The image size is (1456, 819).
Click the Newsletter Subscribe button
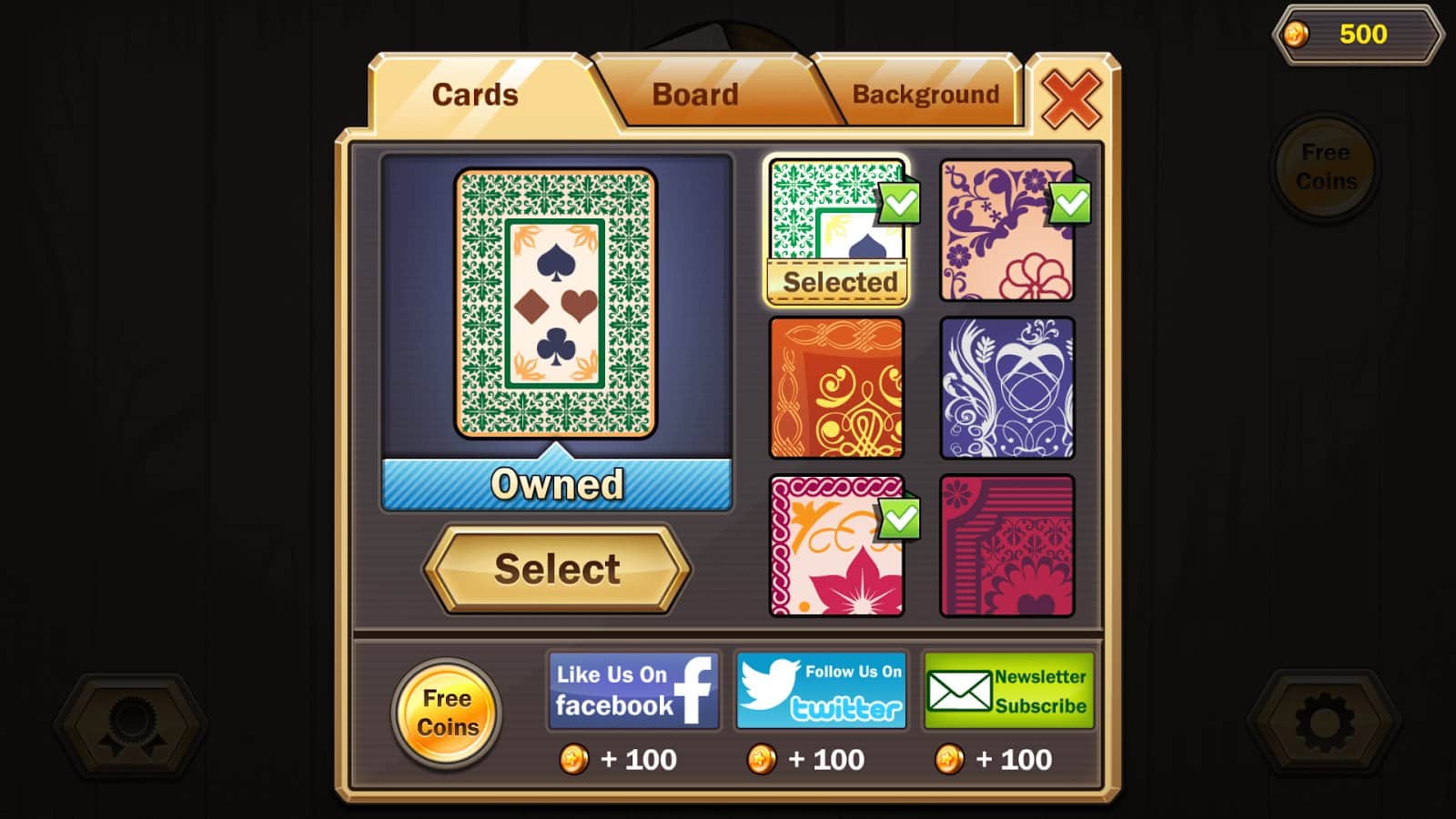pyautogui.click(x=1010, y=690)
